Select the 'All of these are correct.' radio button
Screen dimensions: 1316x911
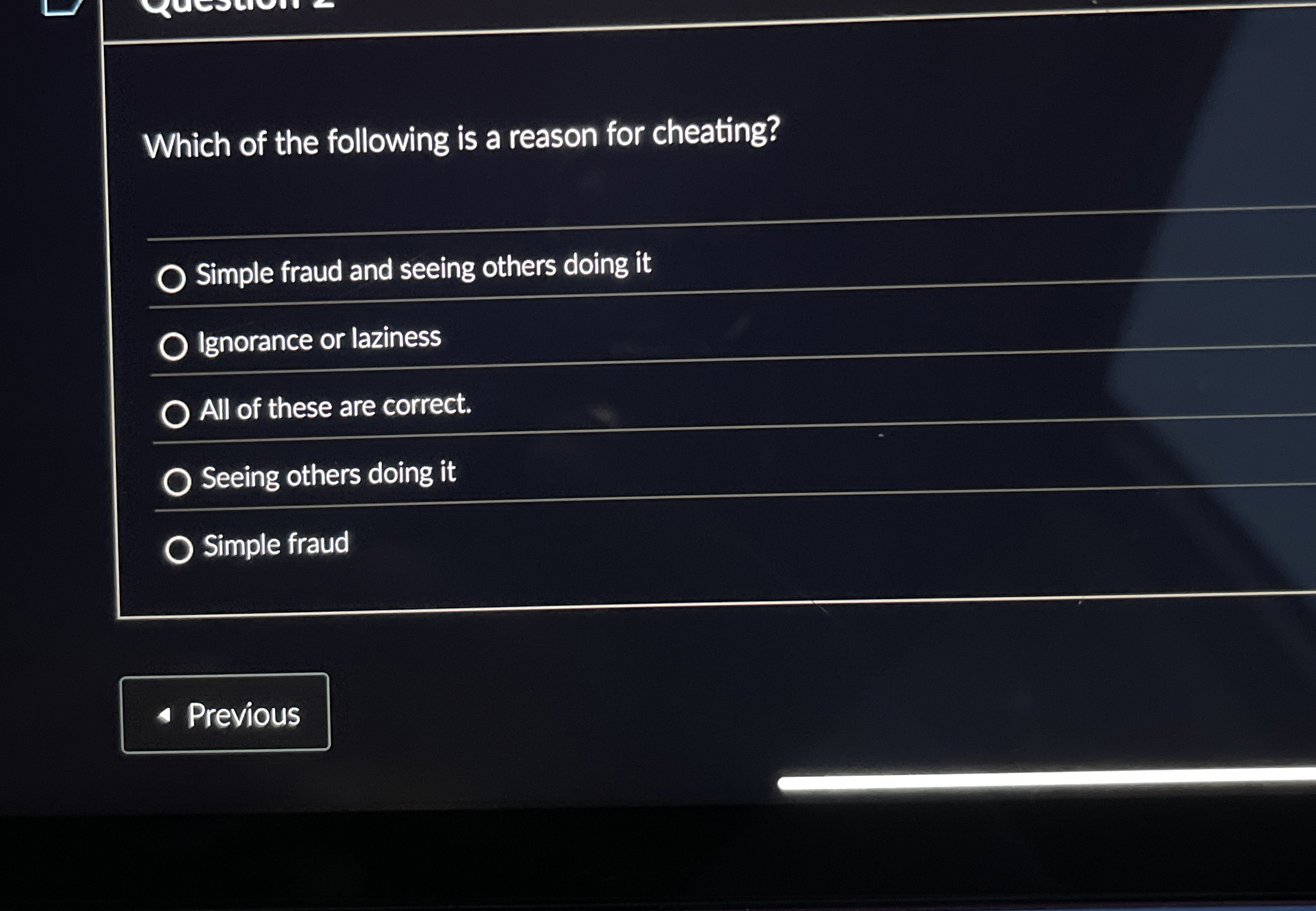(177, 412)
